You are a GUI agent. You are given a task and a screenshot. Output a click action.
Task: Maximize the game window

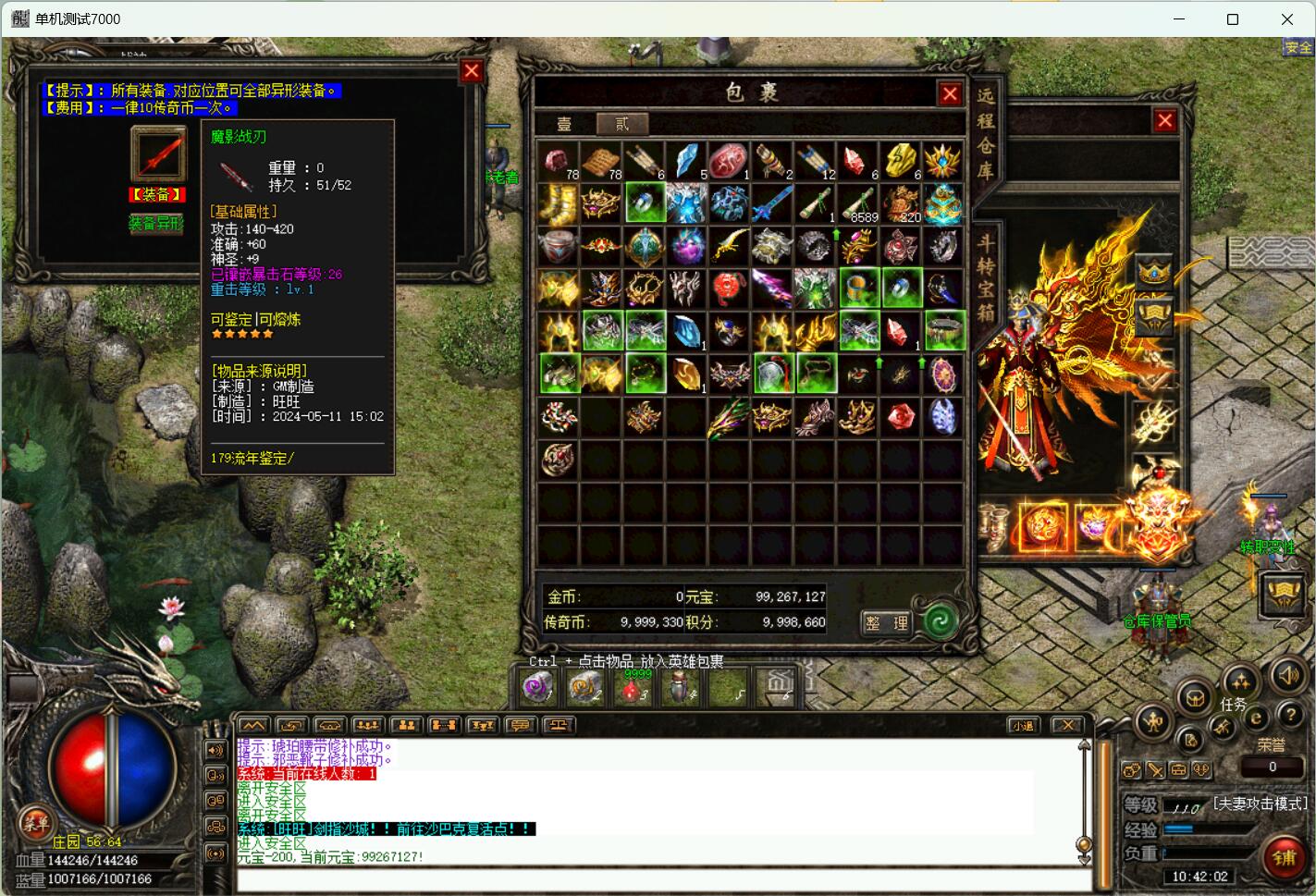1232,18
